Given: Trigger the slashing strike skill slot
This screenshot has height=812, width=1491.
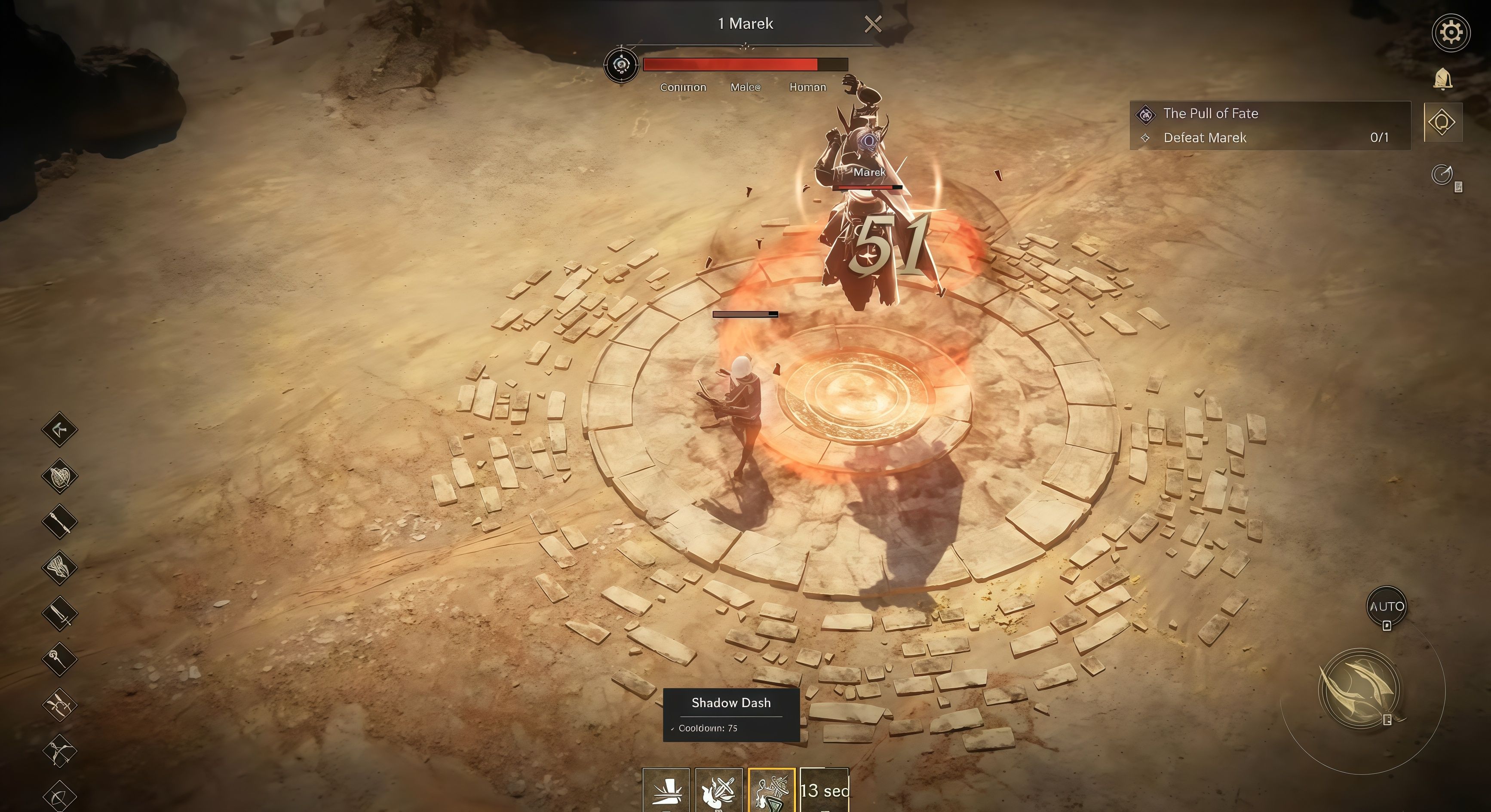Looking at the screenshot, I should tap(666, 790).
